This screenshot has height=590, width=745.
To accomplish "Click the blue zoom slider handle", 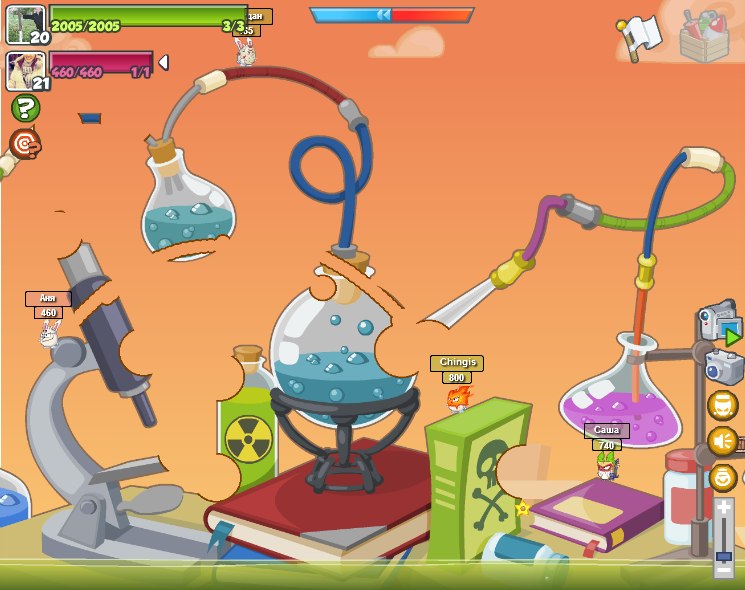I will [724, 555].
